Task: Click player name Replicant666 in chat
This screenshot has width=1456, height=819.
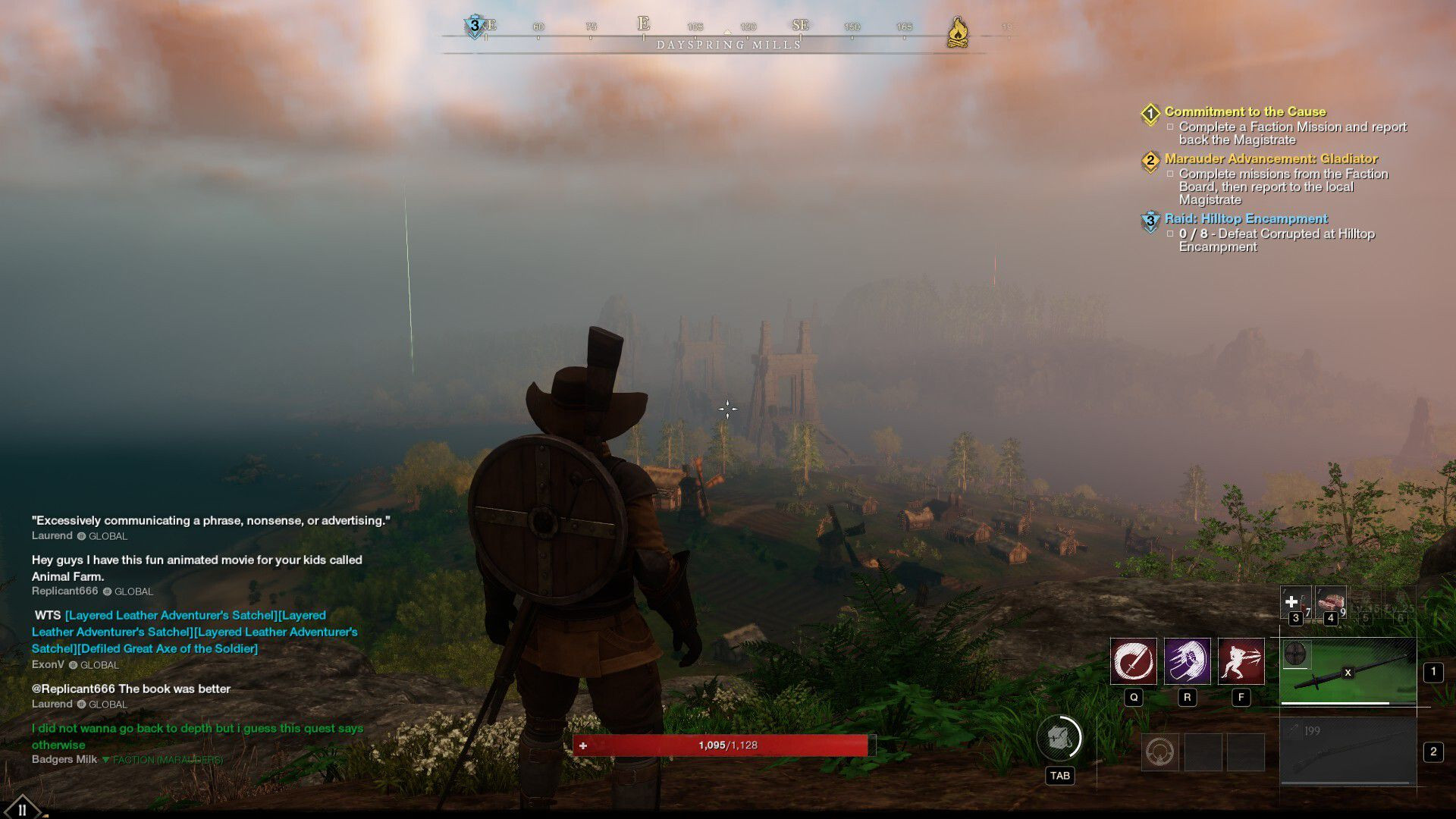Action: (x=64, y=591)
